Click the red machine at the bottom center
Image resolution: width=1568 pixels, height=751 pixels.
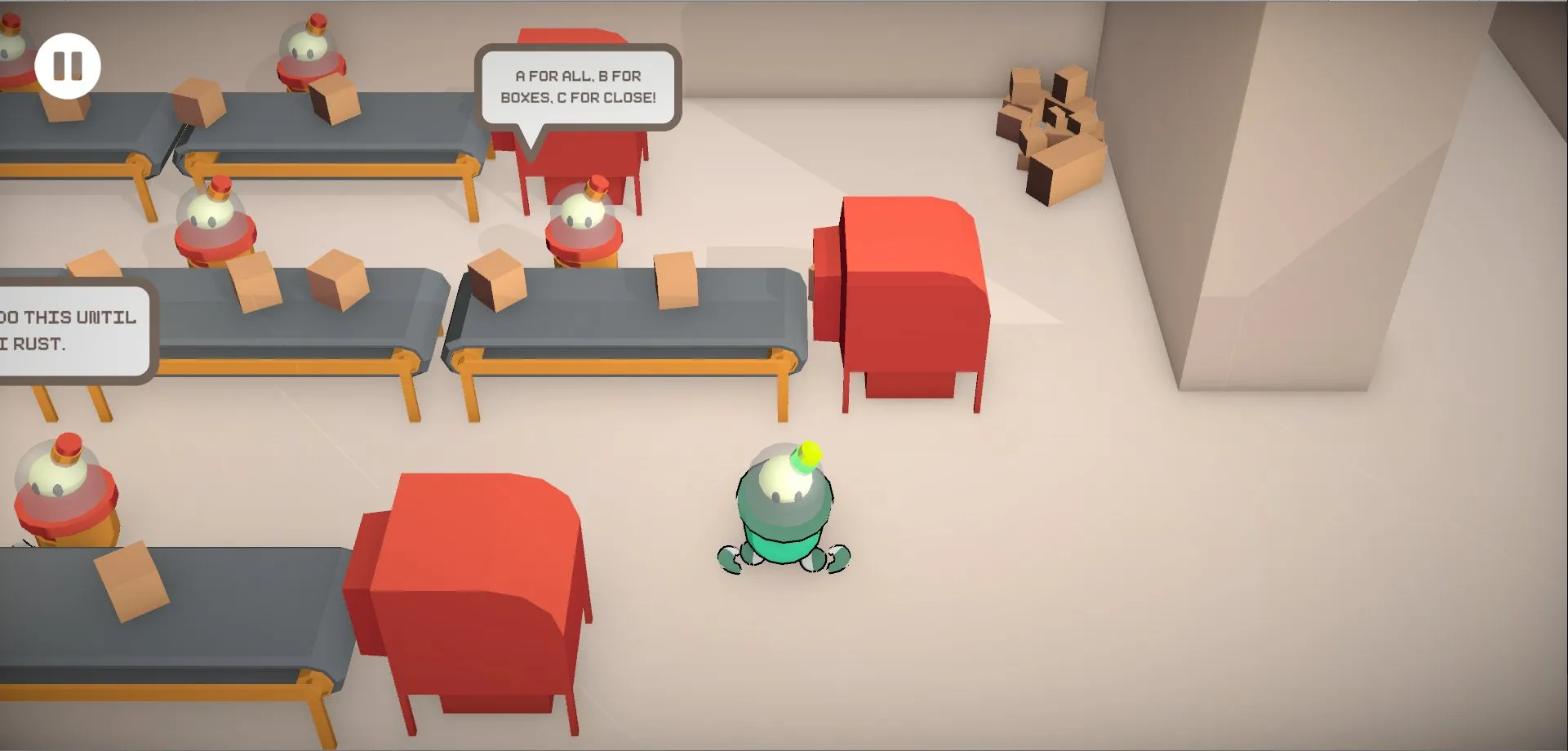473,588
